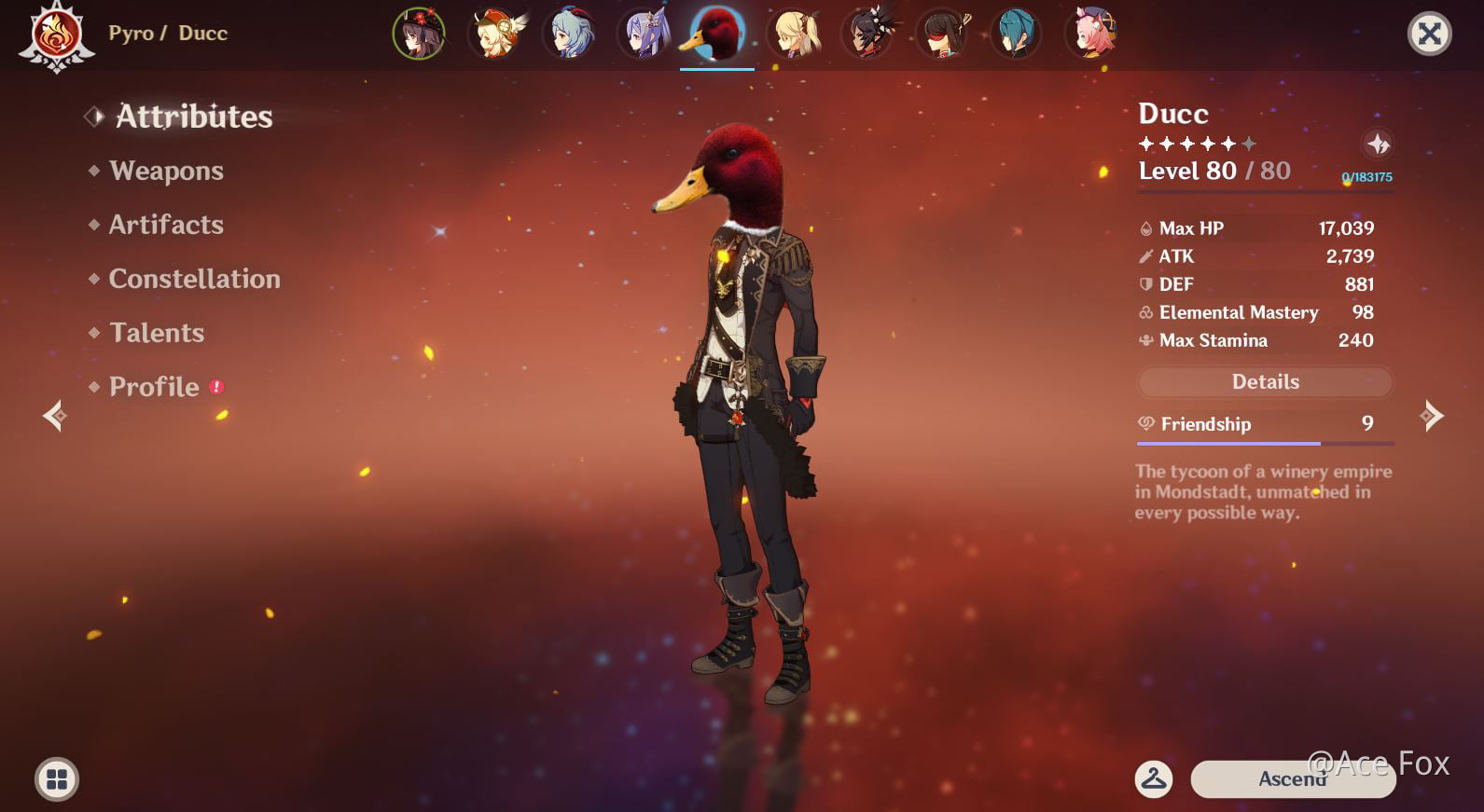This screenshot has width=1484, height=812.
Task: Open the four-square grid menu icon
Action: [x=57, y=779]
